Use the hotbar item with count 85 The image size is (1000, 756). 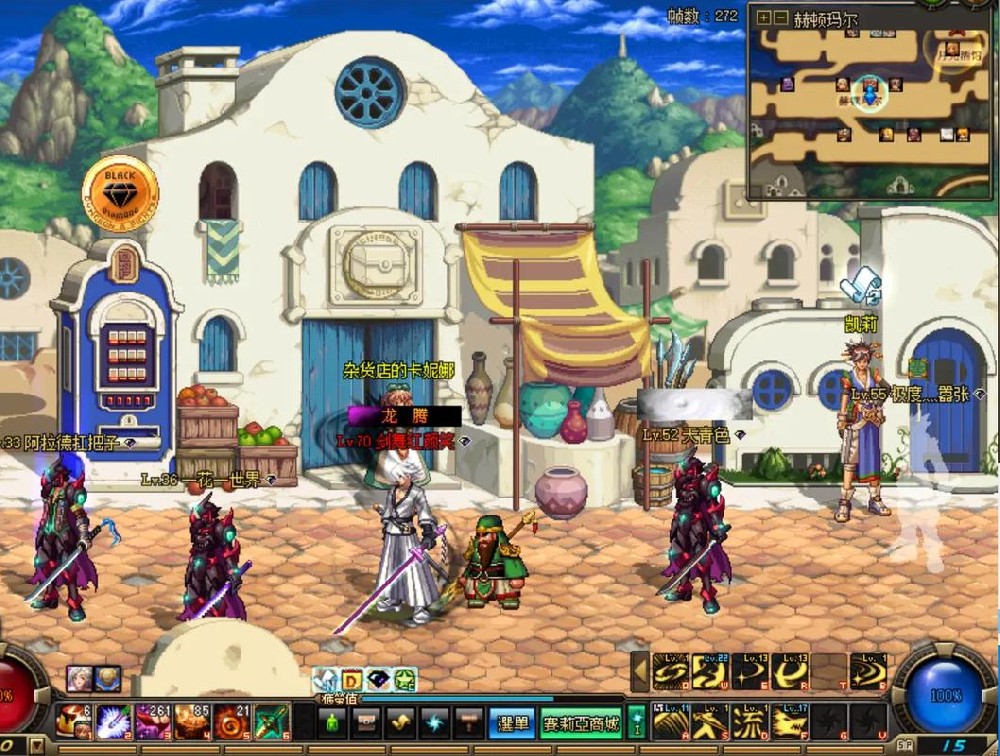pyautogui.click(x=192, y=720)
